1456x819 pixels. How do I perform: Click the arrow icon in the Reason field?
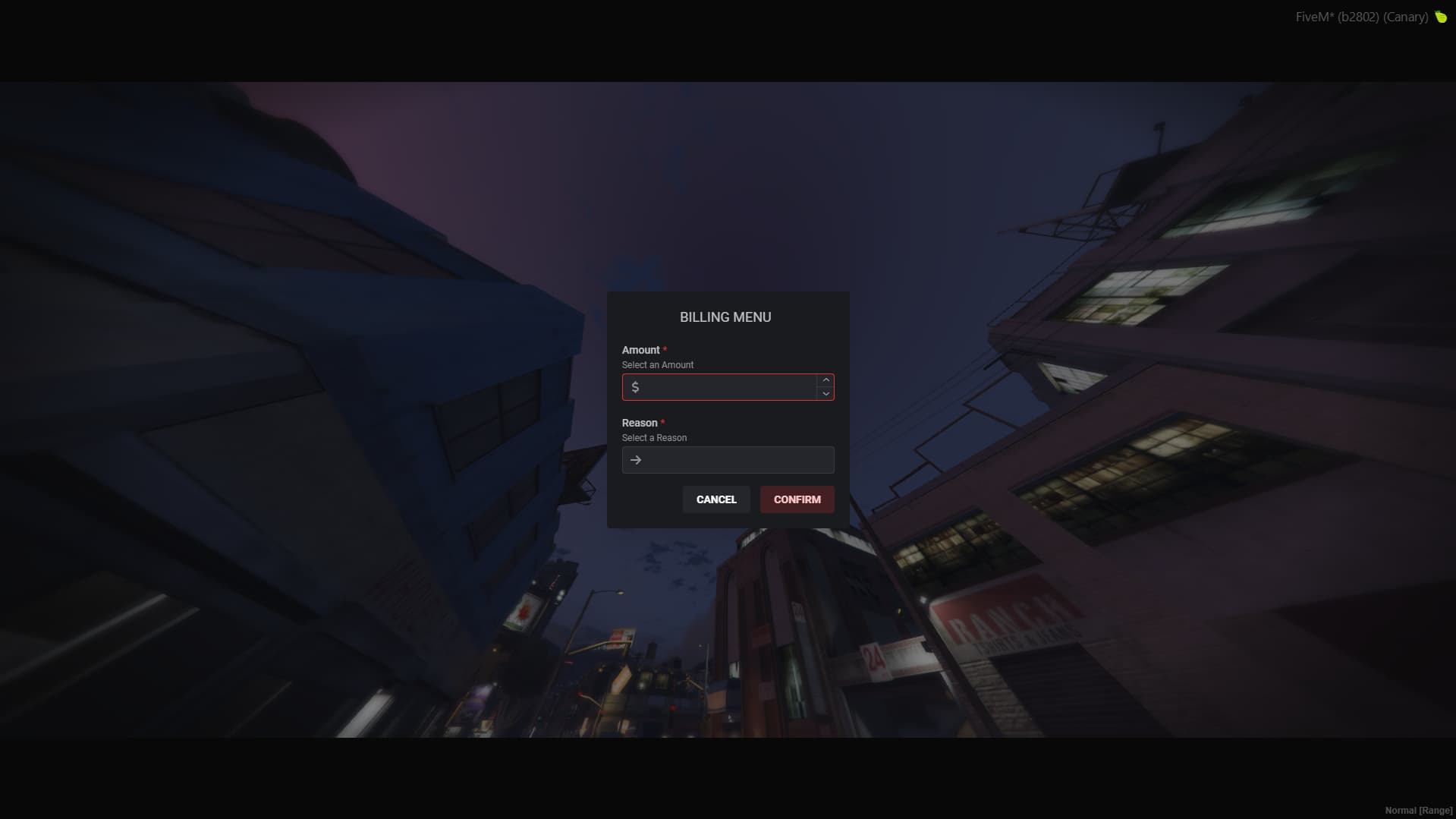tap(636, 459)
